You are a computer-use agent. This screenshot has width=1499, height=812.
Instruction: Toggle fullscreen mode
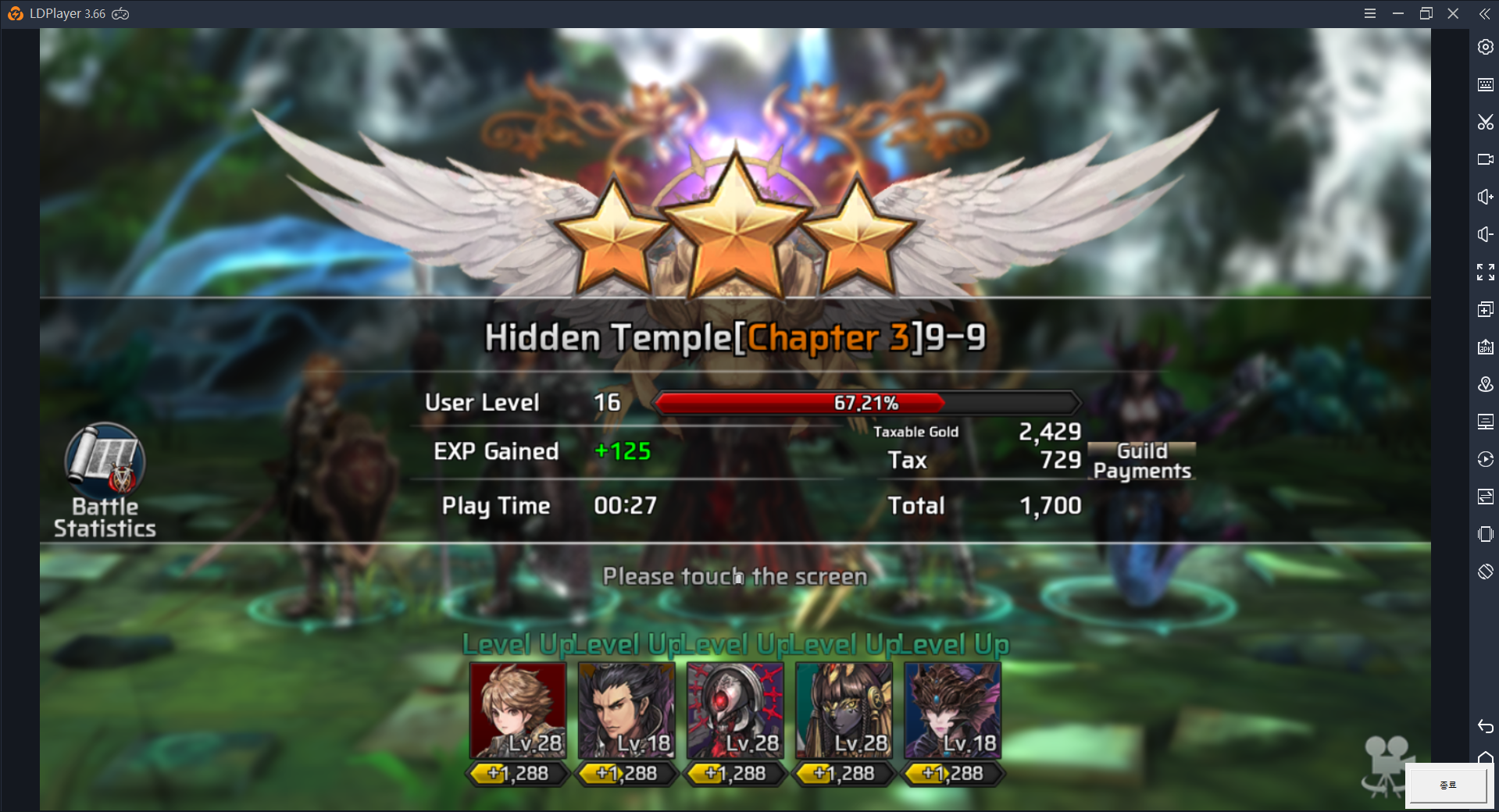pyautogui.click(x=1485, y=271)
